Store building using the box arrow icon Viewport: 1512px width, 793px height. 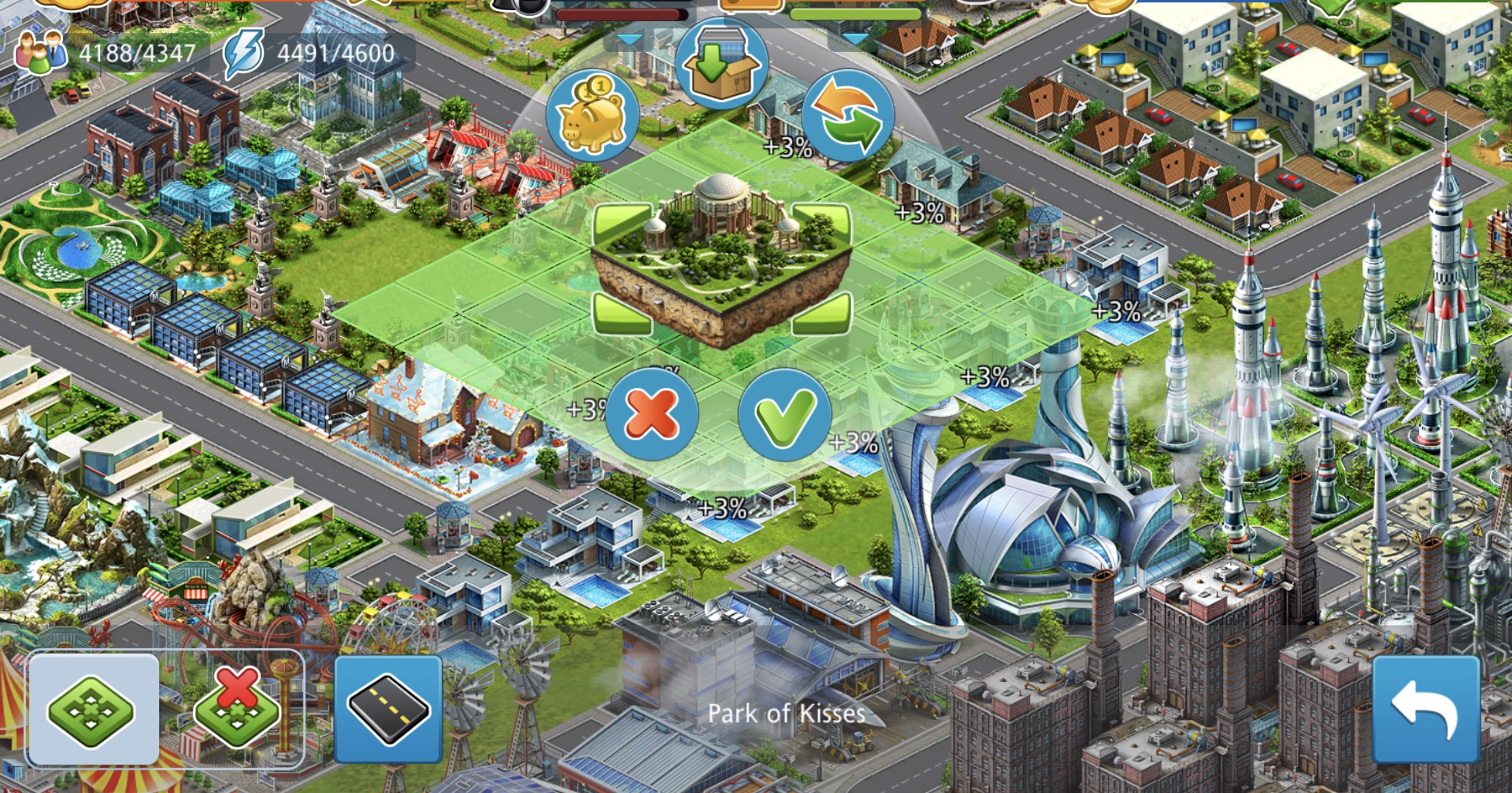[722, 65]
